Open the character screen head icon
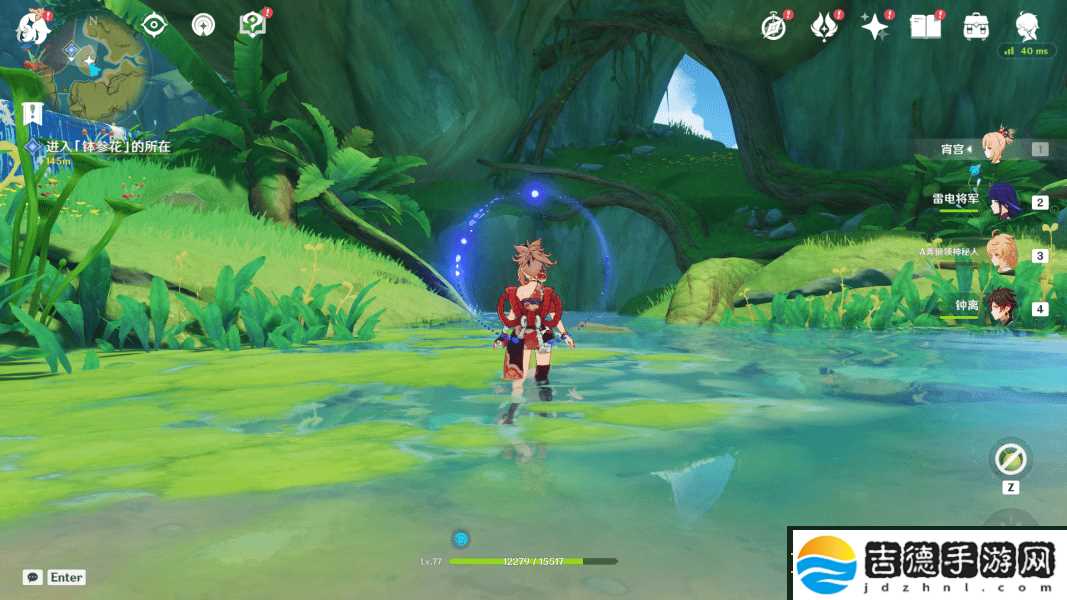Image resolution: width=1067 pixels, height=600 pixels. click(1027, 25)
